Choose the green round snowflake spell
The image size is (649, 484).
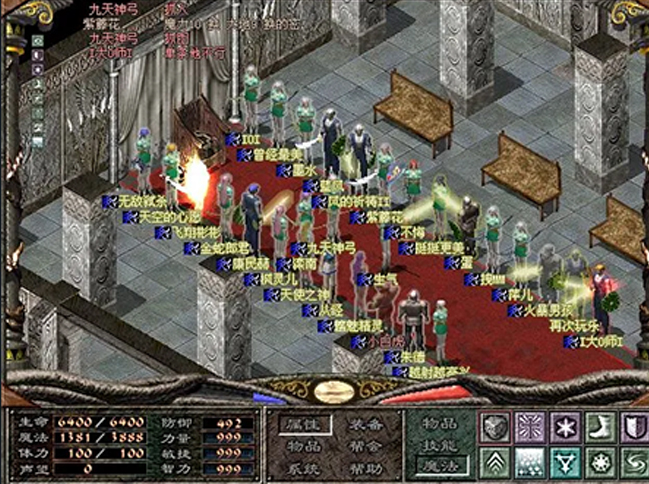[598, 462]
